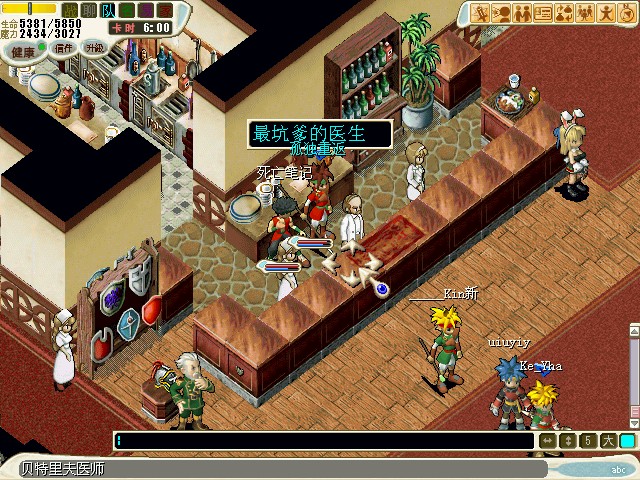Click the 升級 level-up button
The image size is (640, 480).
click(95, 47)
